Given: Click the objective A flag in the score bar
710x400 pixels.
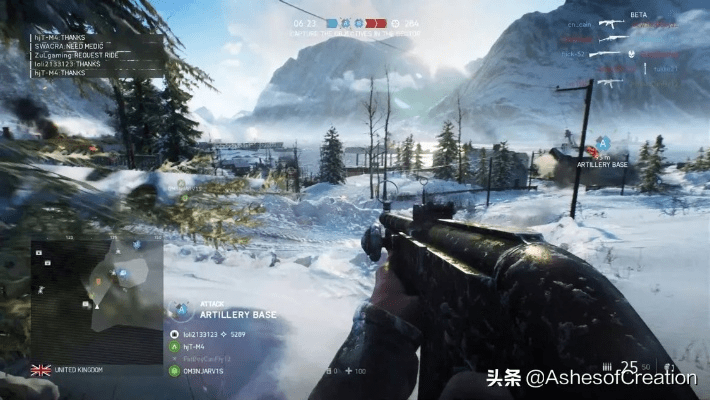Looking at the screenshot, I should coord(346,21).
